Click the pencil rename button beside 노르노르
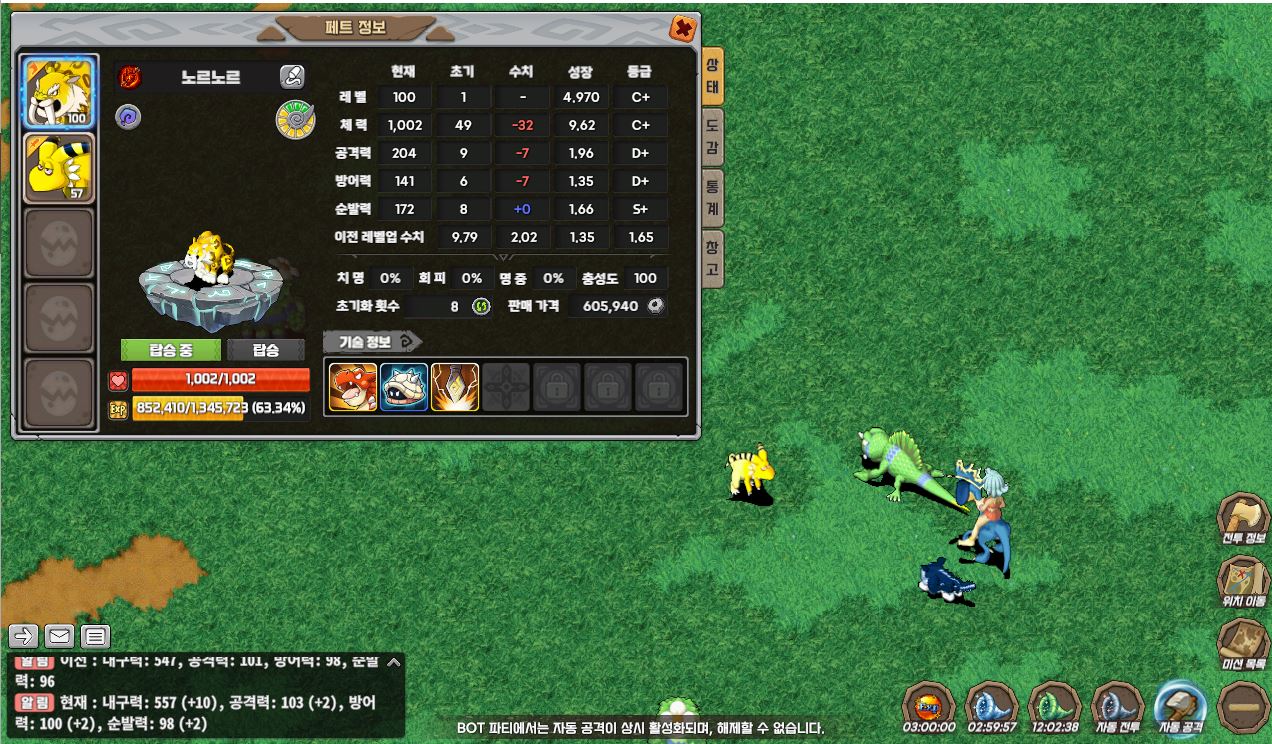This screenshot has width=1272, height=744. tap(292, 77)
